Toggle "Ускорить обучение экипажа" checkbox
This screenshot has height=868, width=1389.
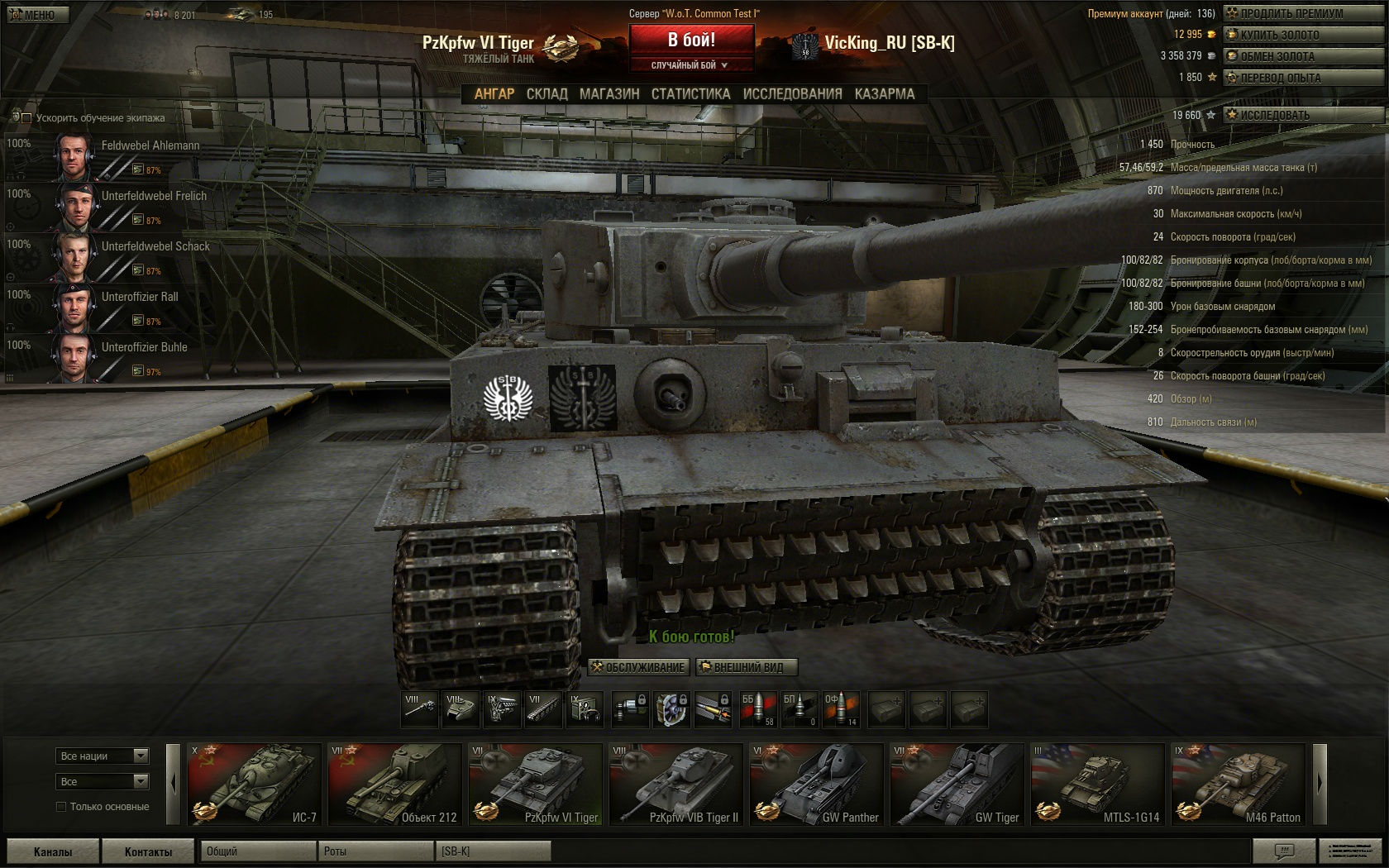pos(26,118)
